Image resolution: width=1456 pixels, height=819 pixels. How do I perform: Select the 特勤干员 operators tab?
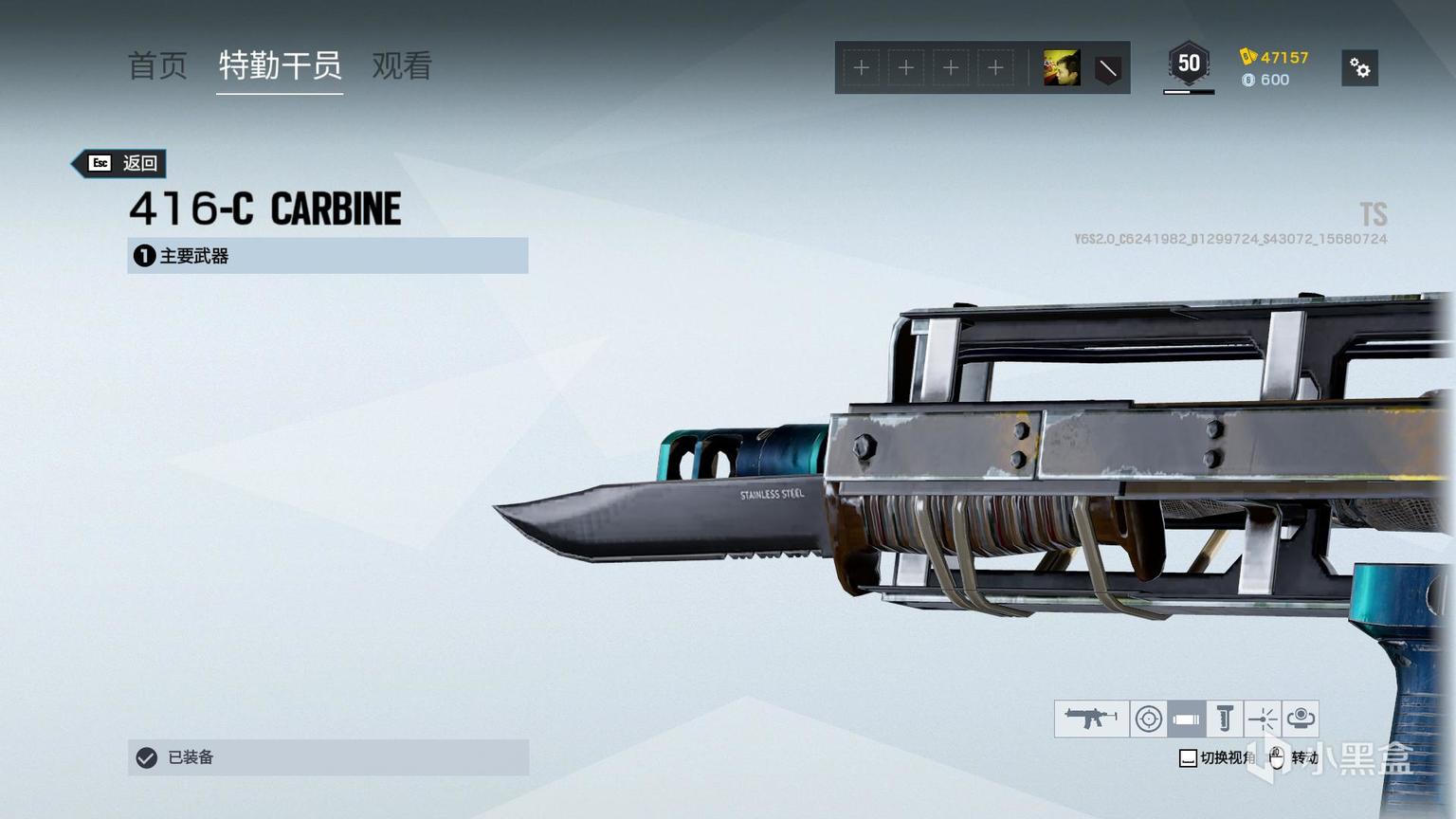(x=280, y=65)
